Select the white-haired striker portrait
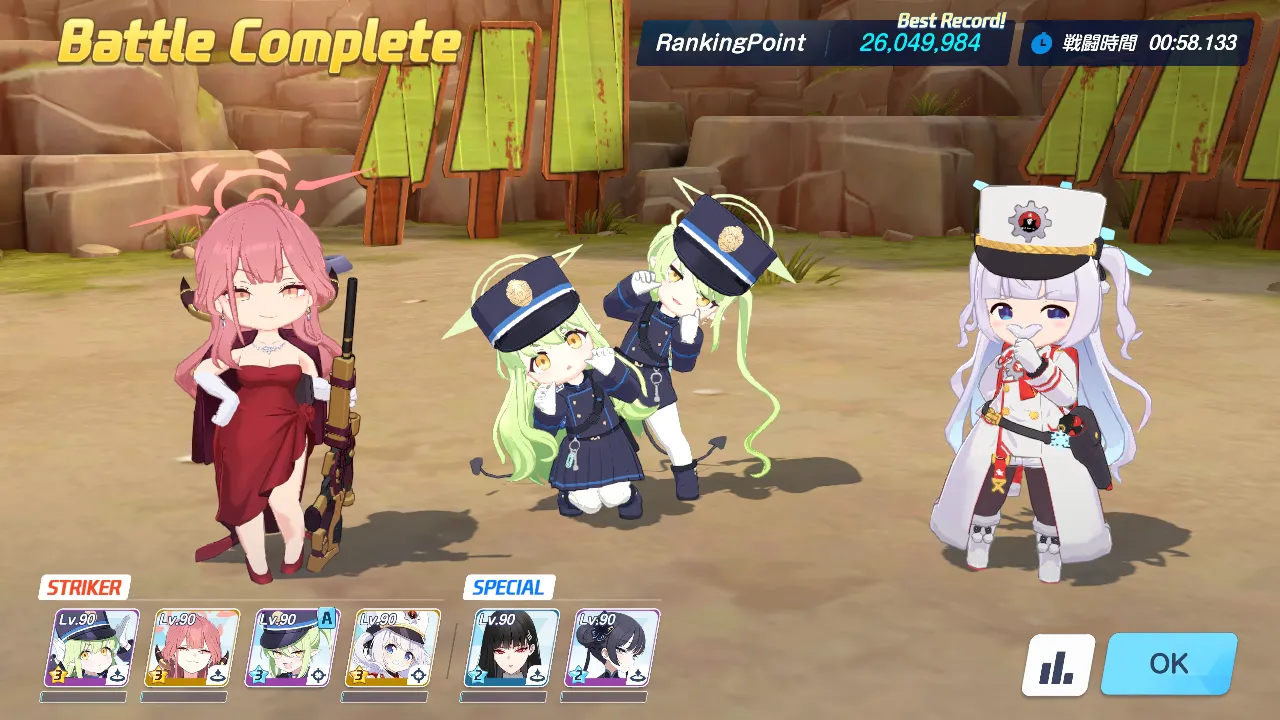This screenshot has height=720, width=1280. click(x=396, y=648)
